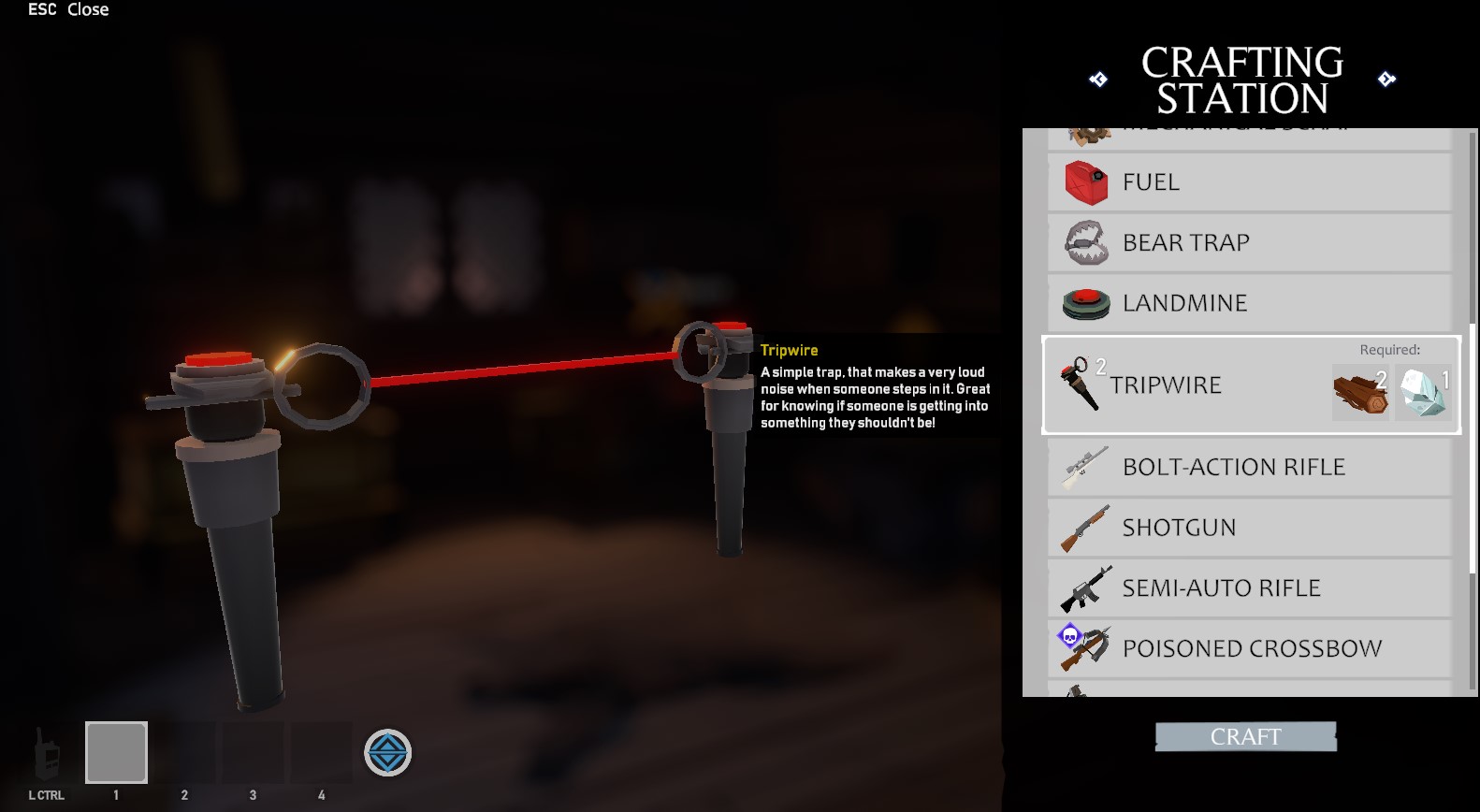Click empty hotbar slot 4

(x=320, y=751)
